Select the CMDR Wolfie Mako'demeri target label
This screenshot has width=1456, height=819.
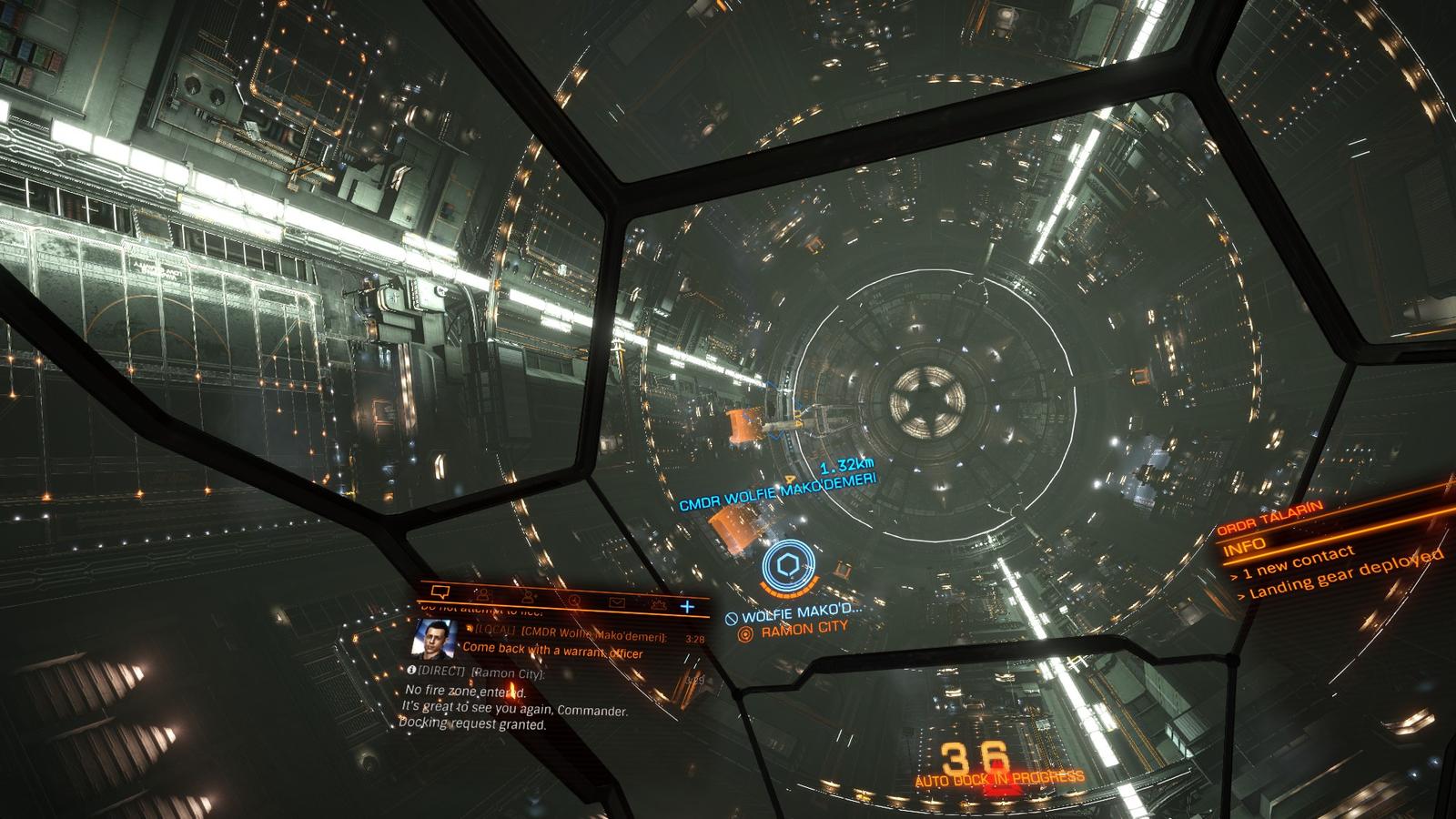(777, 491)
